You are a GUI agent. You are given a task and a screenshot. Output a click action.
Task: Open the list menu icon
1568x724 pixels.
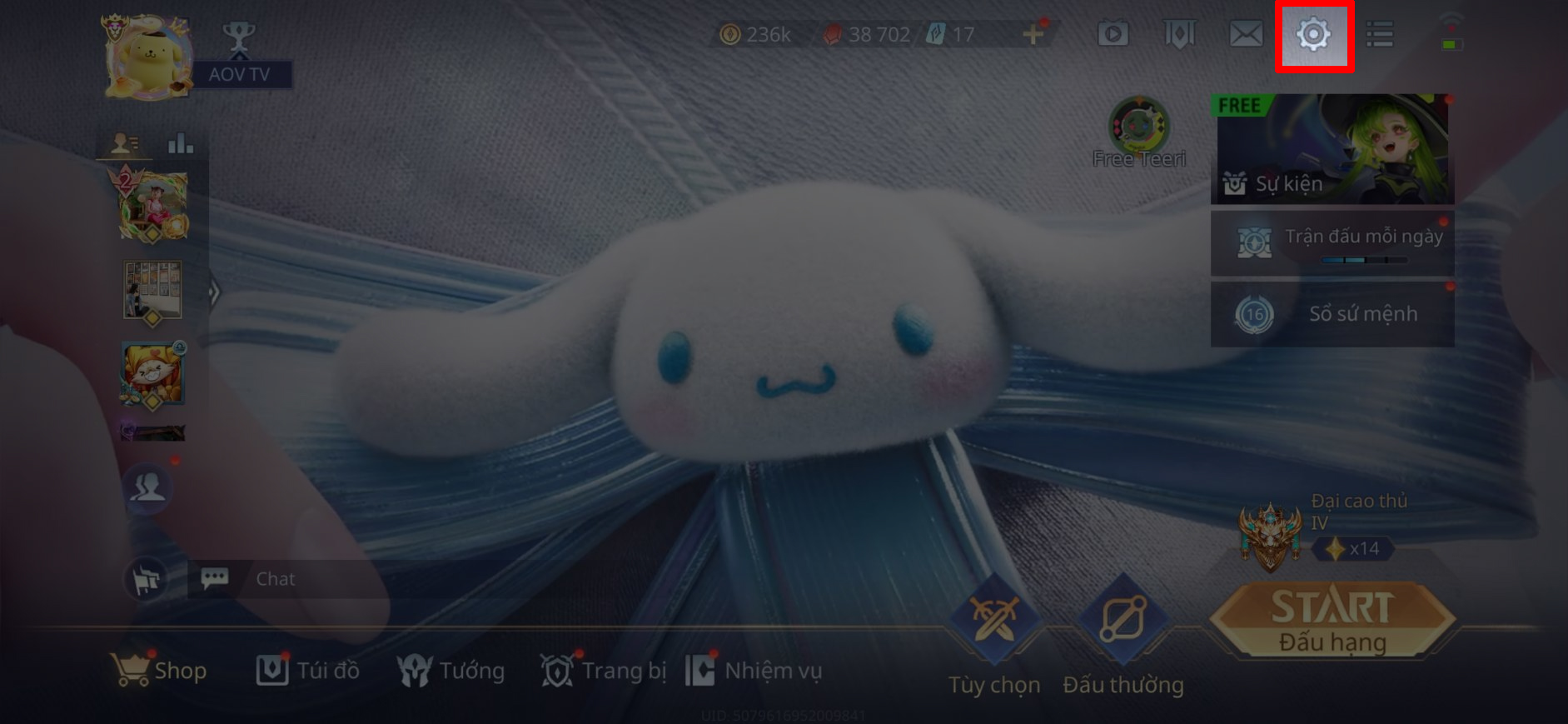point(1379,35)
